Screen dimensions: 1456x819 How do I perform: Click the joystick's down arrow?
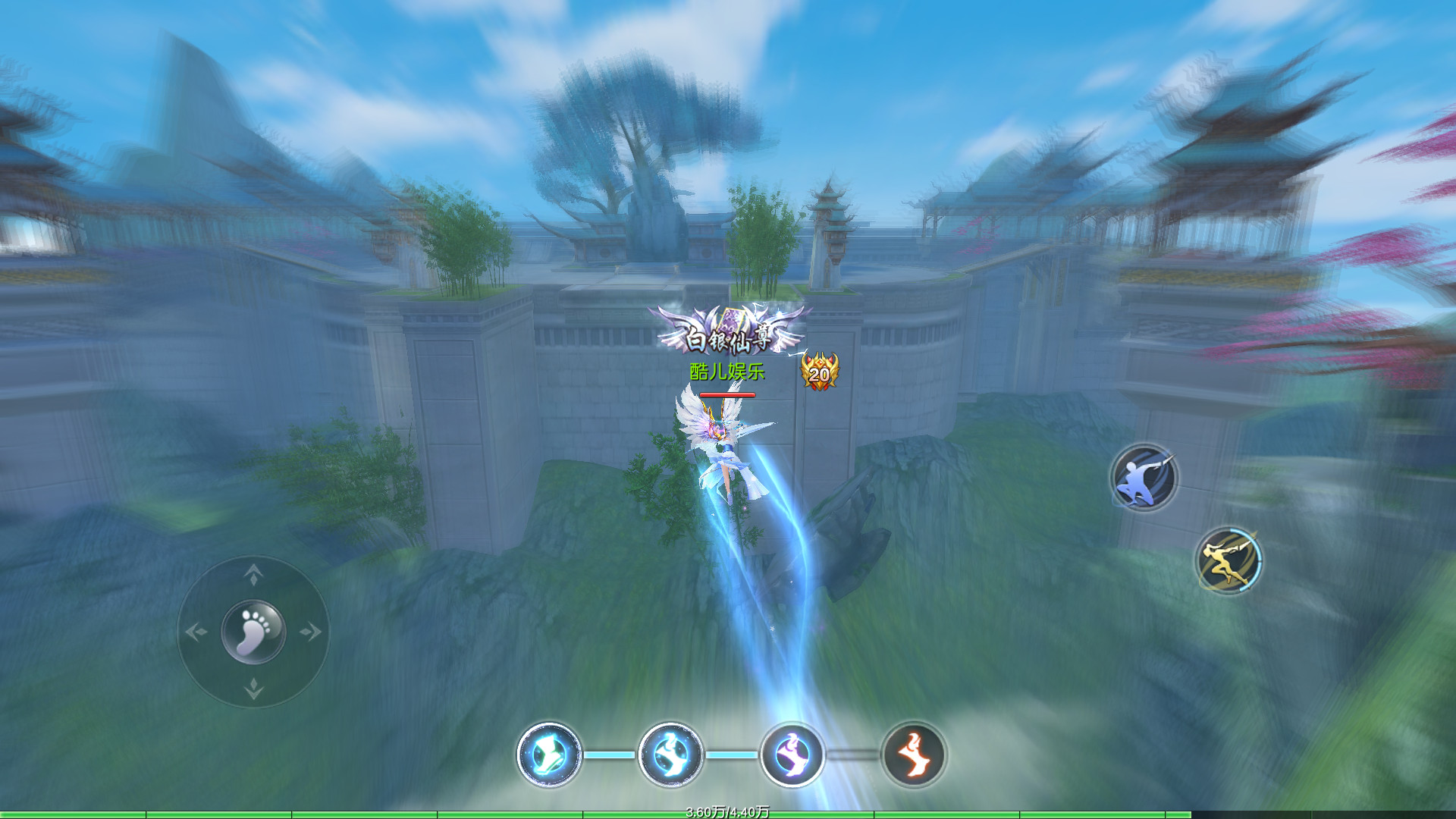(x=253, y=689)
